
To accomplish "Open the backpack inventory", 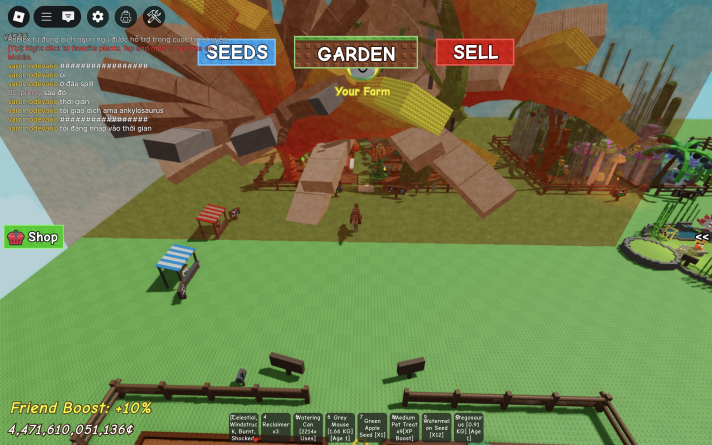I will [x=125, y=16].
